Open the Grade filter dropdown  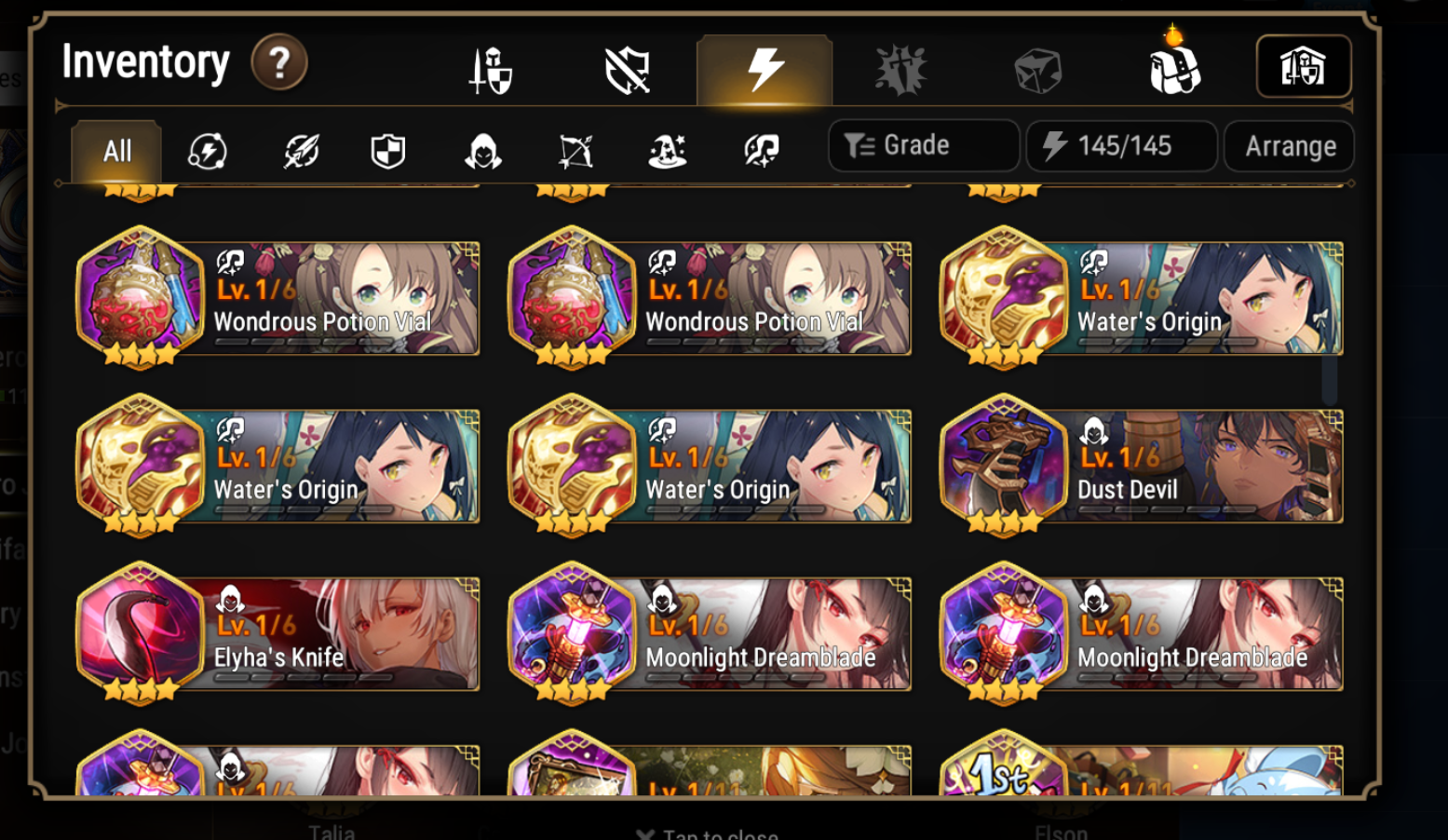tap(922, 145)
